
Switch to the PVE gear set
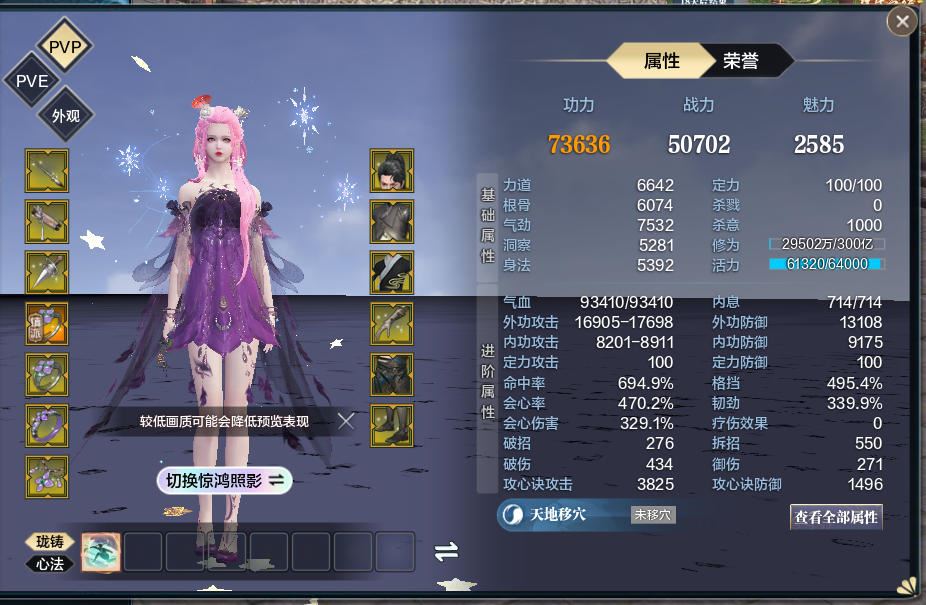31,81
